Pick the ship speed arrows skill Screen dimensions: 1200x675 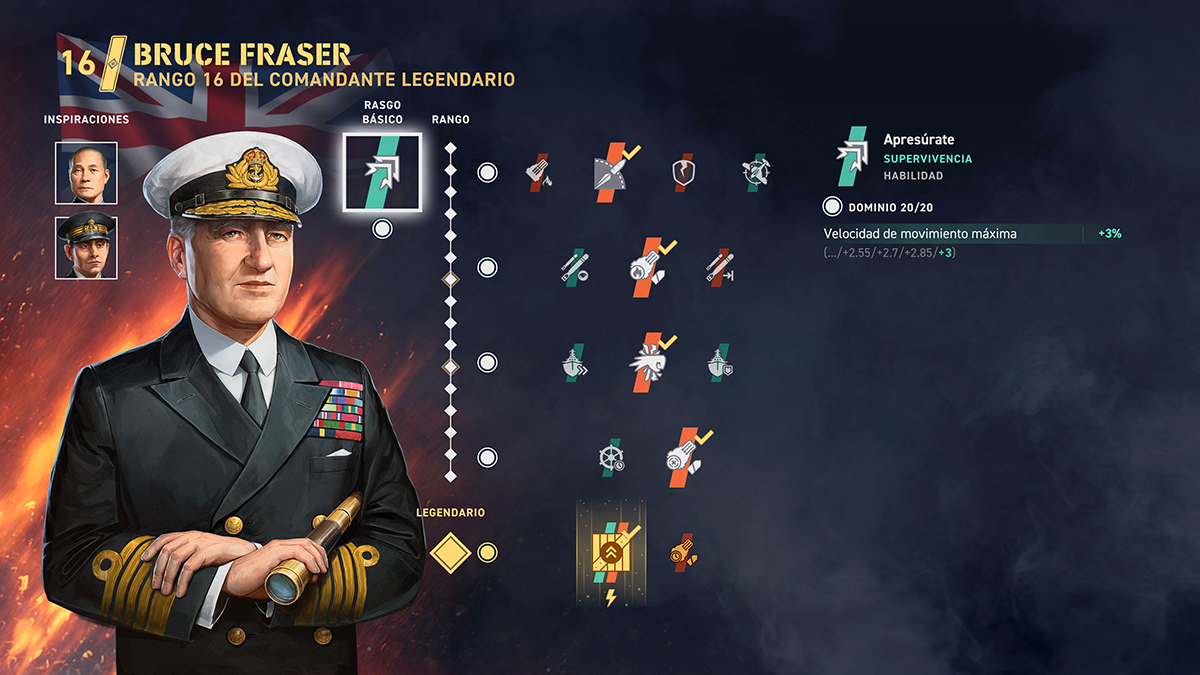(574, 362)
